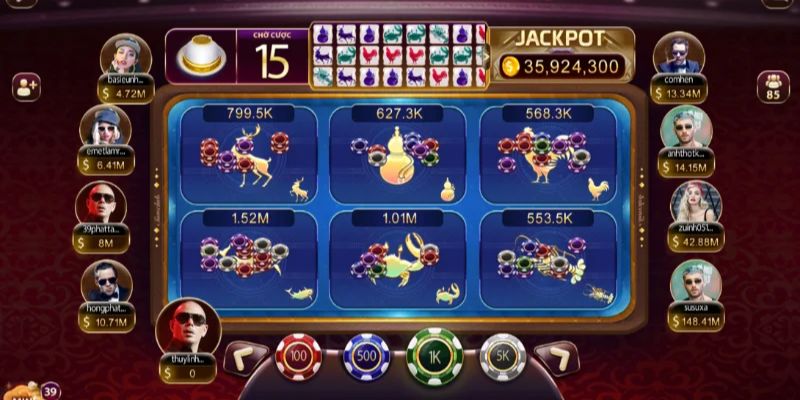Screen dimensions: 800x400
Task: View player comhen's avatar
Action: tap(678, 54)
